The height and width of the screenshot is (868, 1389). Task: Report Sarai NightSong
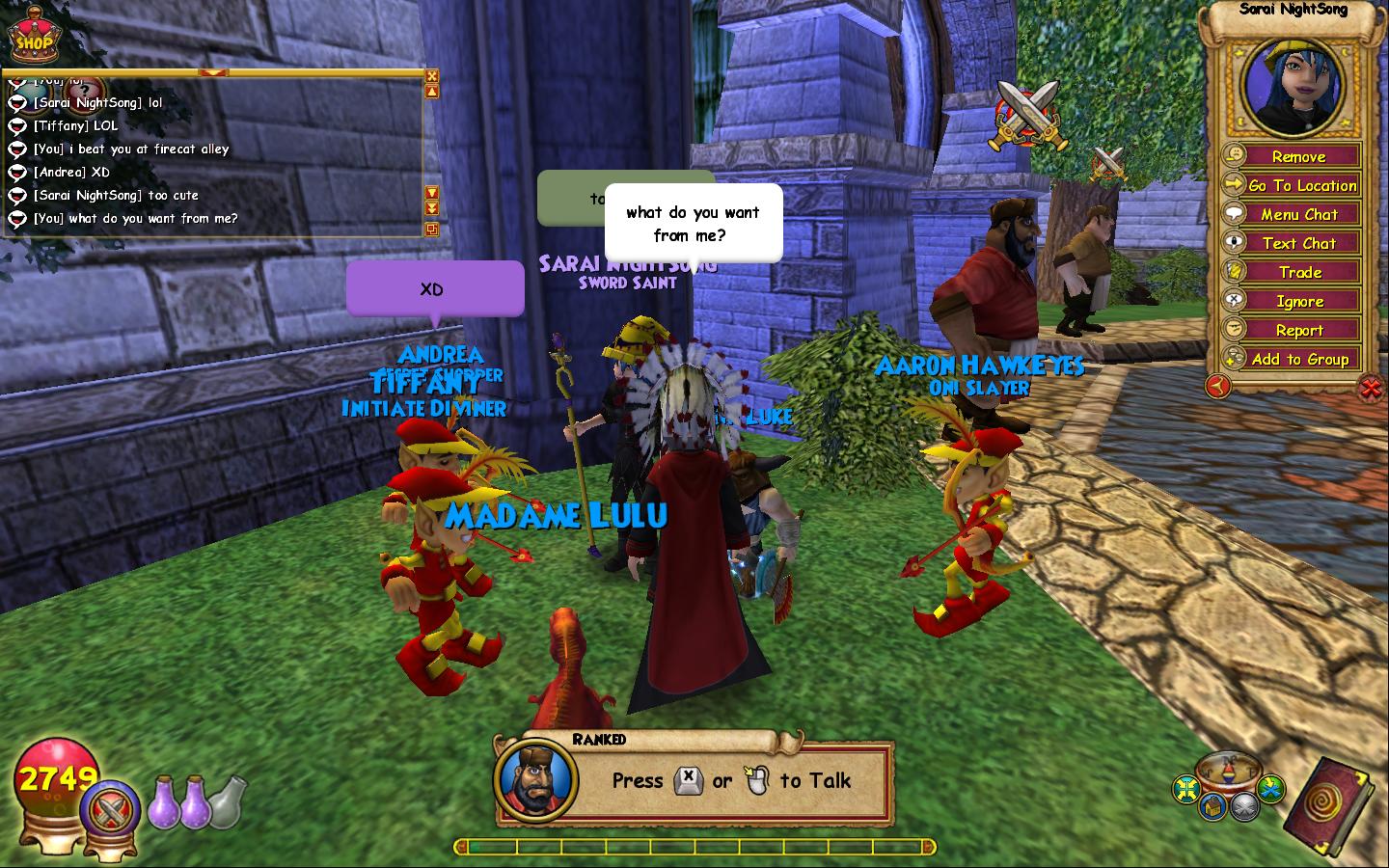point(1298,330)
